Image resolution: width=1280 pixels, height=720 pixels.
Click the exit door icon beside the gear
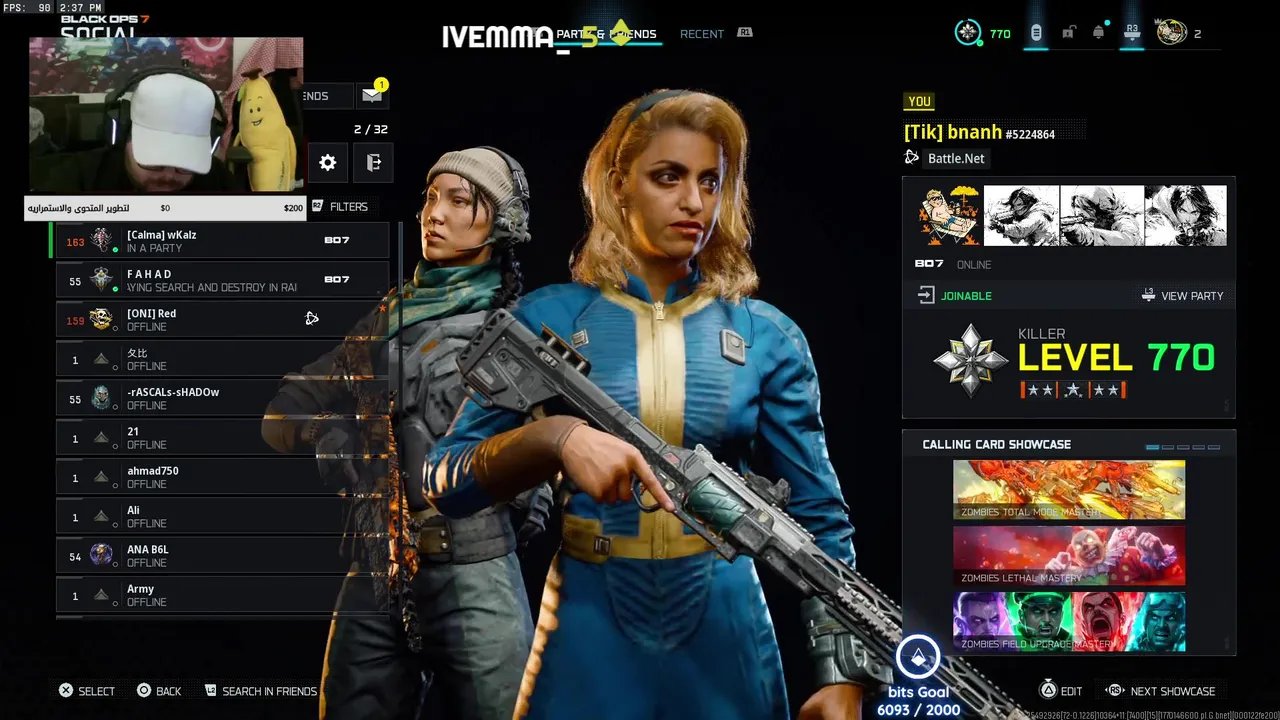coord(374,163)
